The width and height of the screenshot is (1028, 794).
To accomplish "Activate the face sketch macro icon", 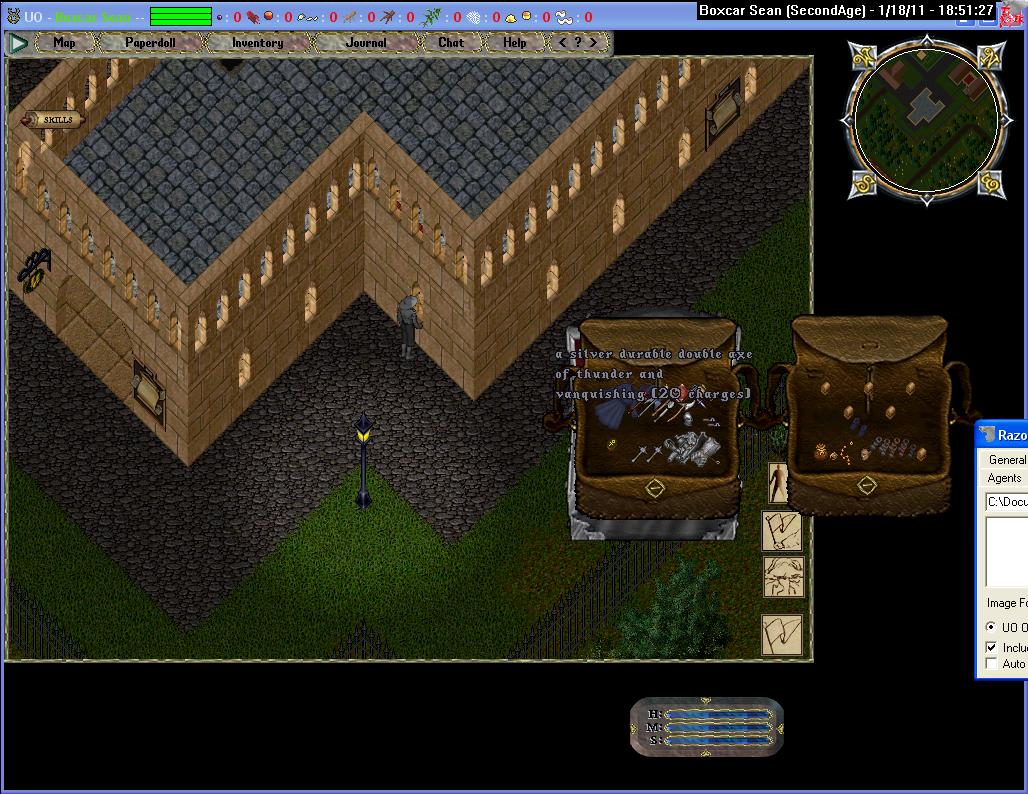I will (782, 577).
